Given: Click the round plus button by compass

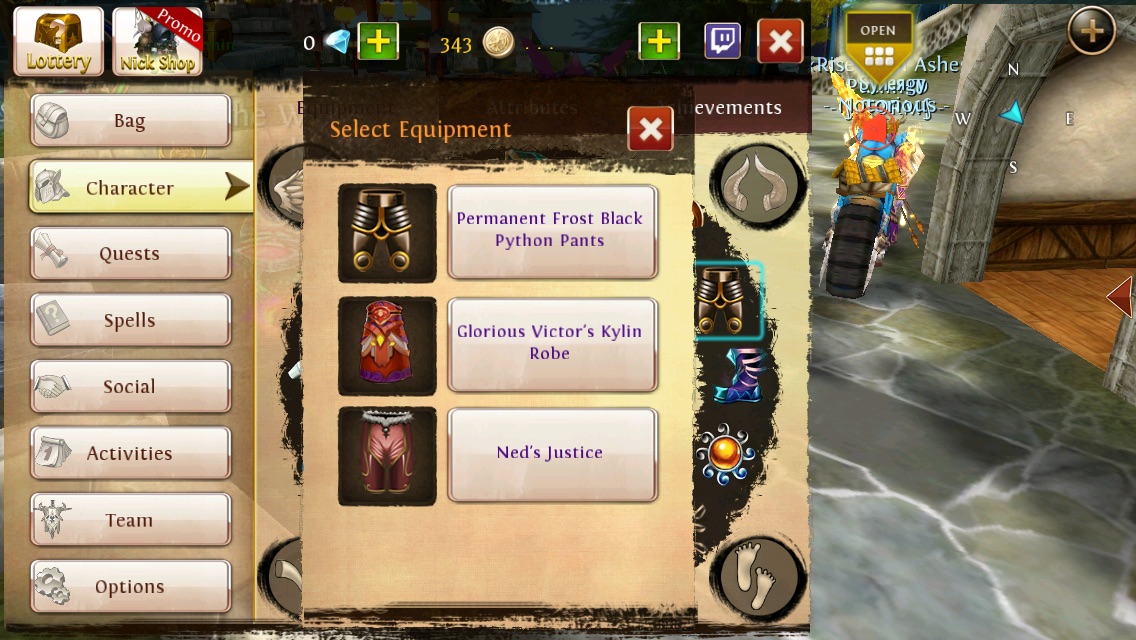Looking at the screenshot, I should [x=1091, y=32].
